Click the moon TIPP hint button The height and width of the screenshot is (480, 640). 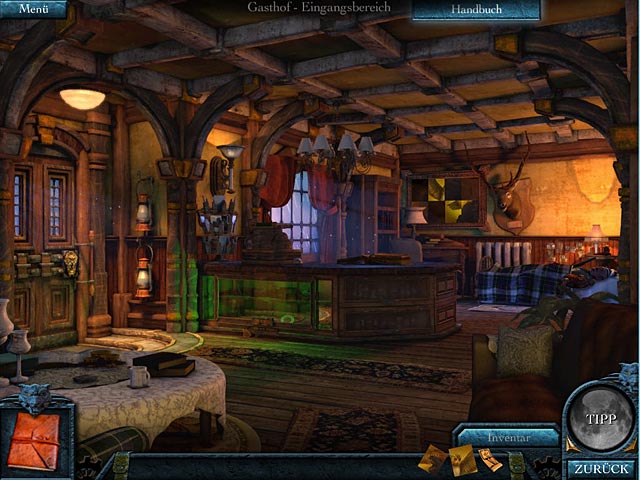click(601, 418)
